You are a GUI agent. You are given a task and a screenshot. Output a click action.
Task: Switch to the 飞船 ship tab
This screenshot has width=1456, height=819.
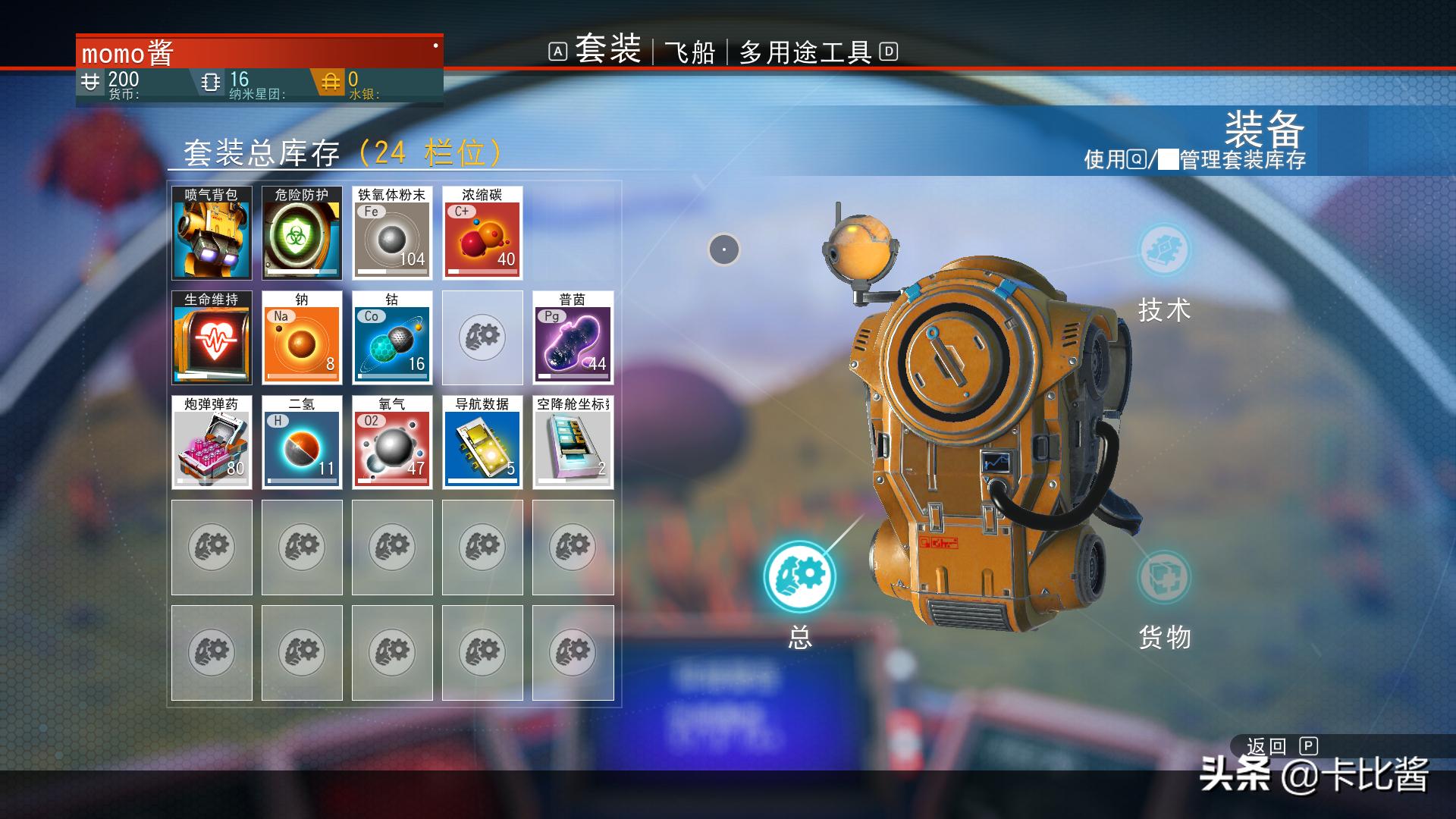click(692, 52)
